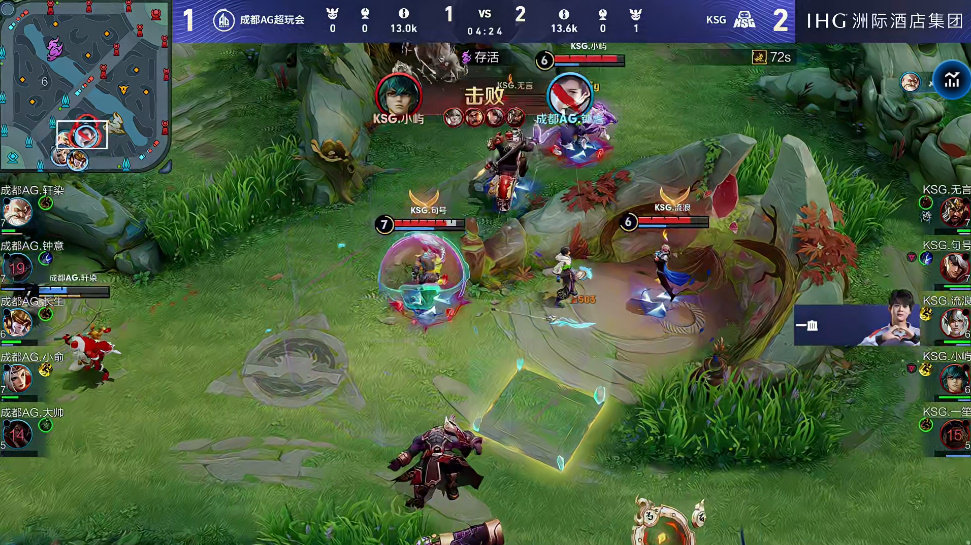Click the small hero avatar beside the stats button
The width and height of the screenshot is (971, 545).
pos(910,82)
